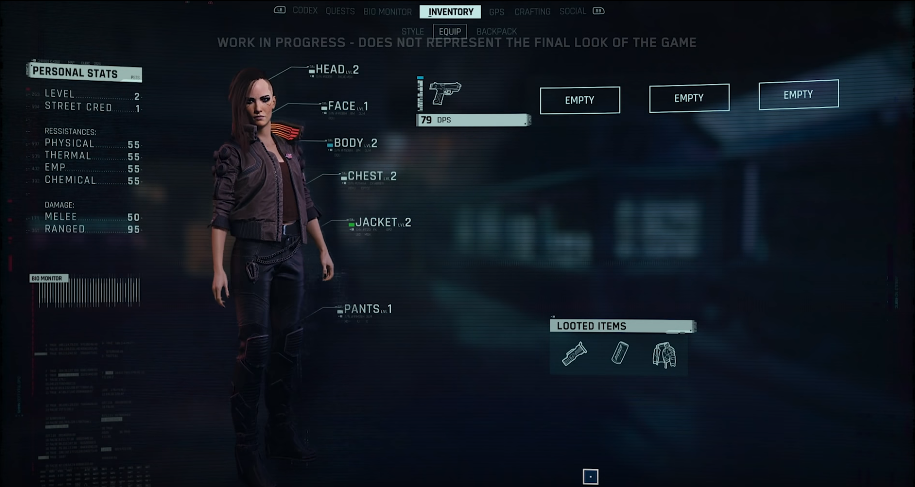The image size is (915, 487).
Task: Select the Inventory tab
Action: pyautogui.click(x=450, y=12)
